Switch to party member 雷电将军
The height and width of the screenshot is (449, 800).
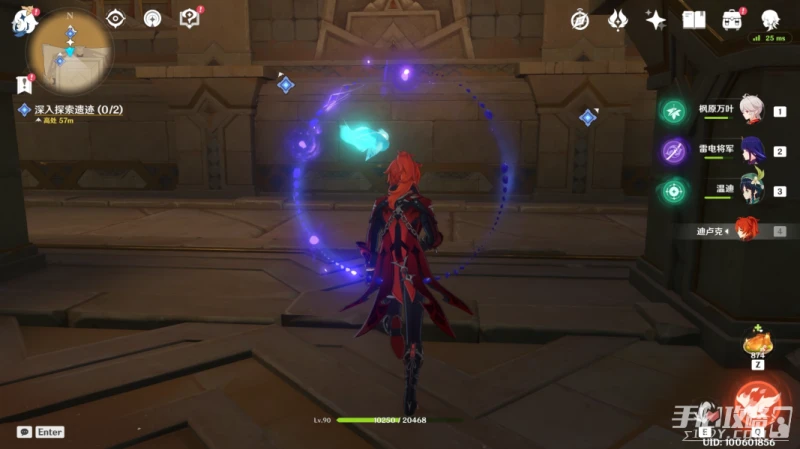(x=751, y=151)
